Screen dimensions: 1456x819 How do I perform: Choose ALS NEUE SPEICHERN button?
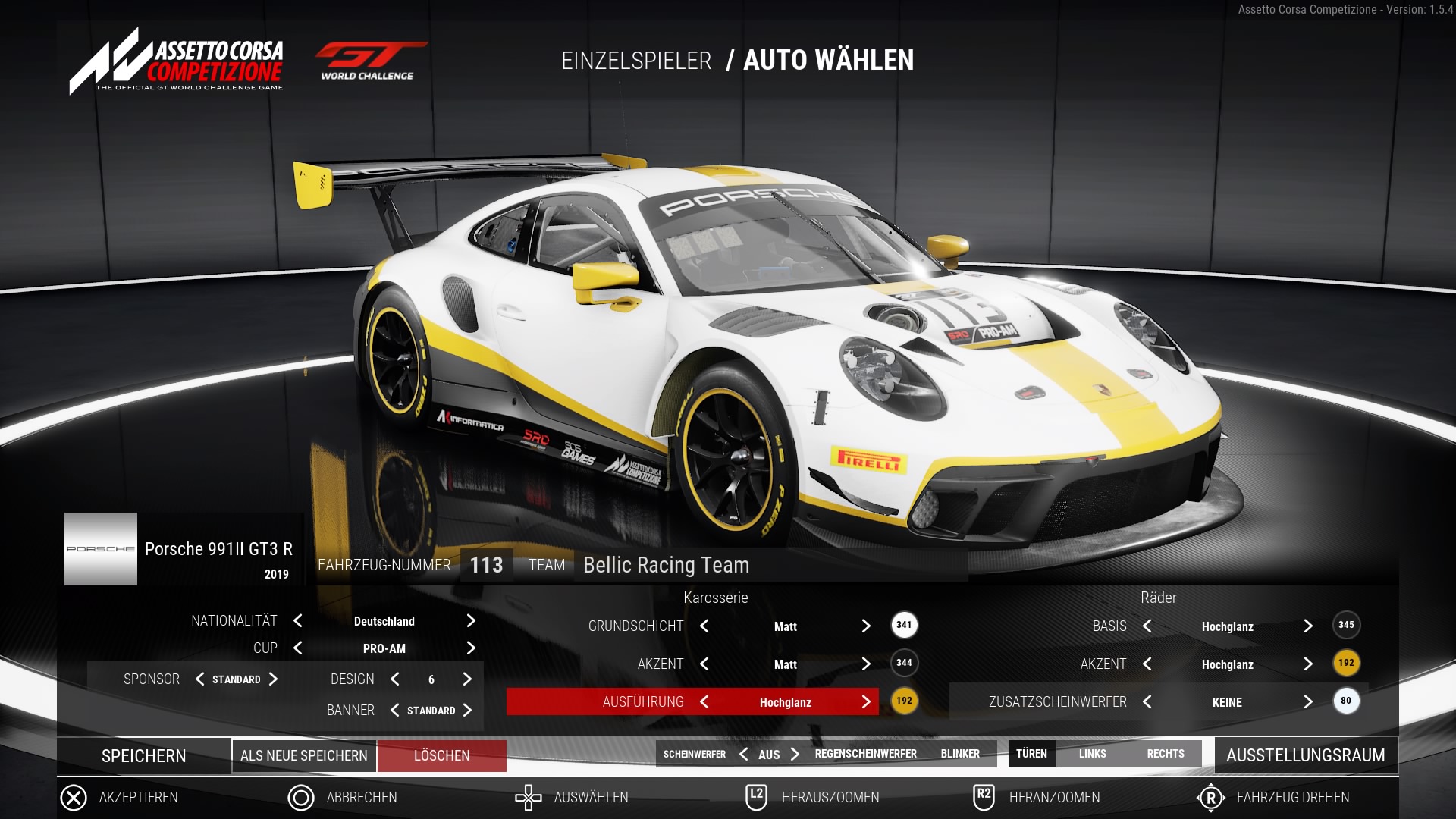(303, 756)
